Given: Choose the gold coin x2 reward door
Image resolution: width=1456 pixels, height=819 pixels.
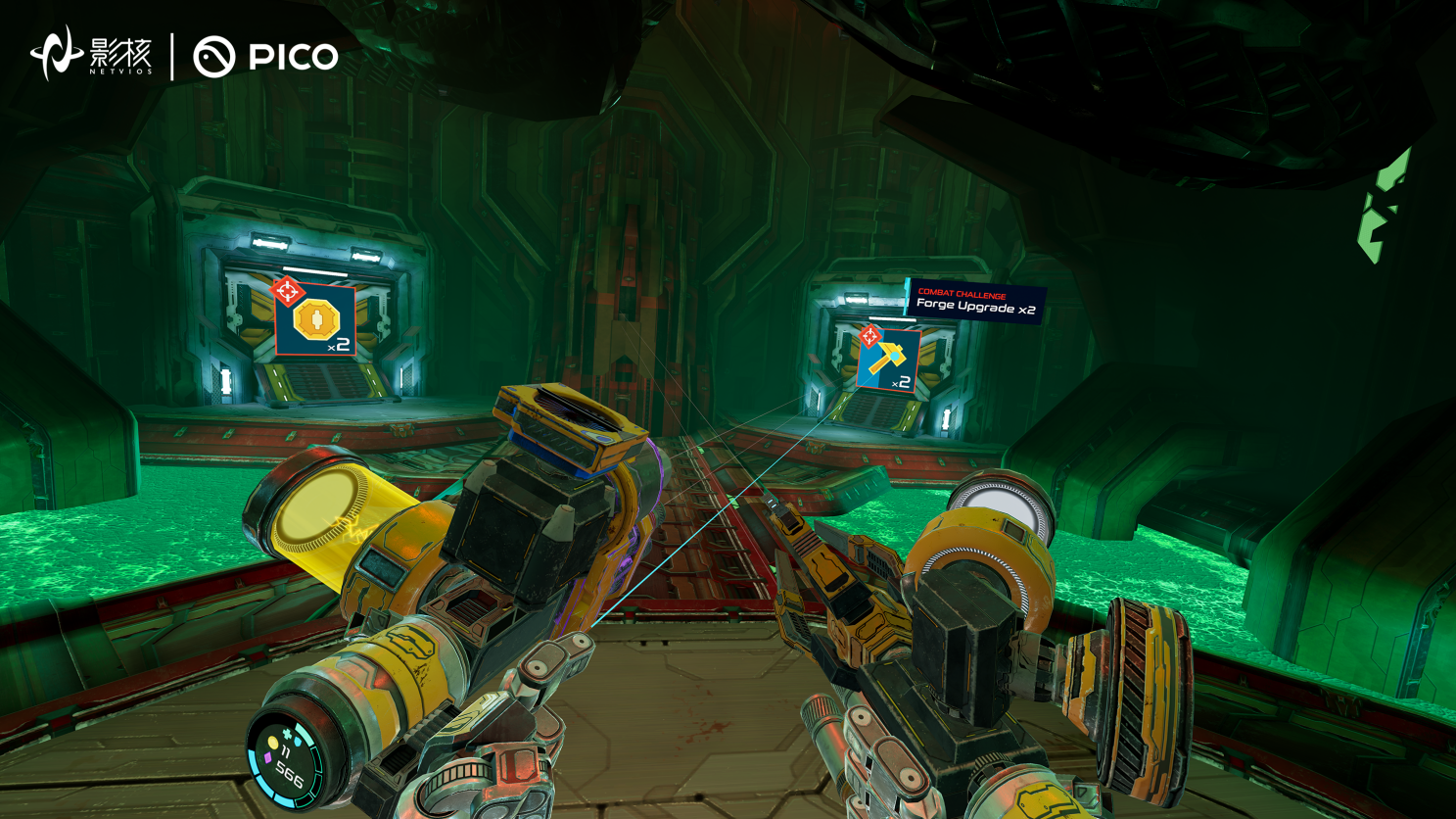Looking at the screenshot, I should [x=314, y=320].
